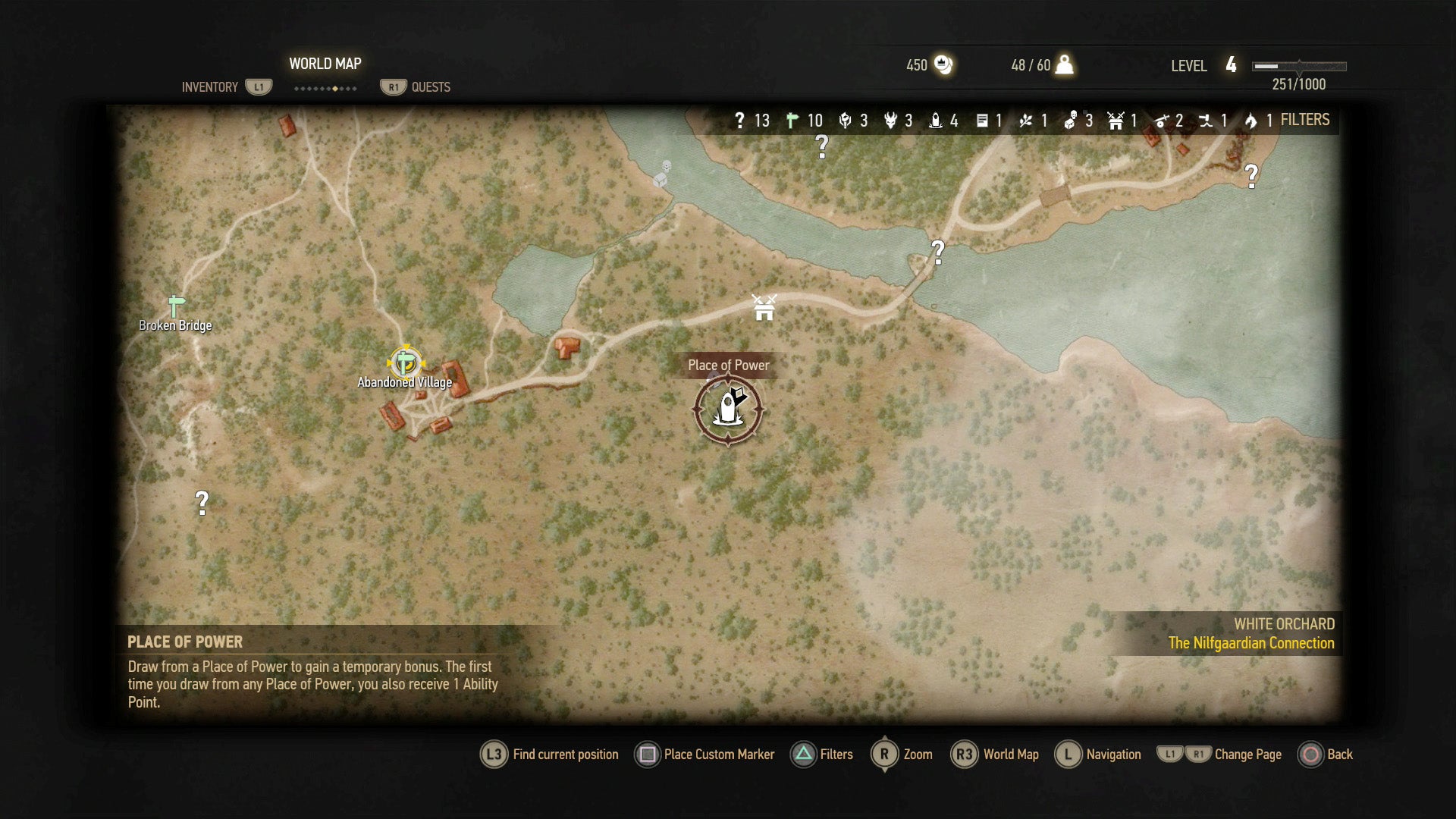Screen dimensions: 1456x819
Task: Select the Abandoned Village signpost marker
Action: click(406, 362)
